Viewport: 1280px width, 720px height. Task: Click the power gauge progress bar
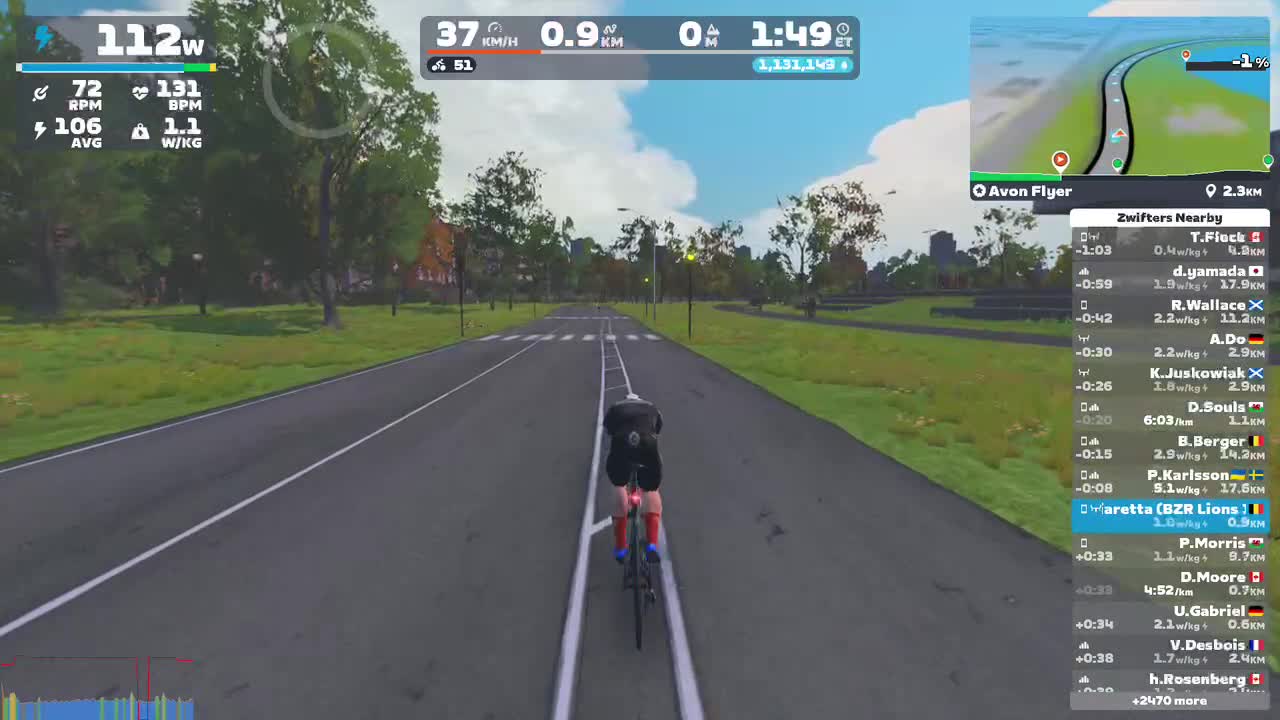(115, 67)
